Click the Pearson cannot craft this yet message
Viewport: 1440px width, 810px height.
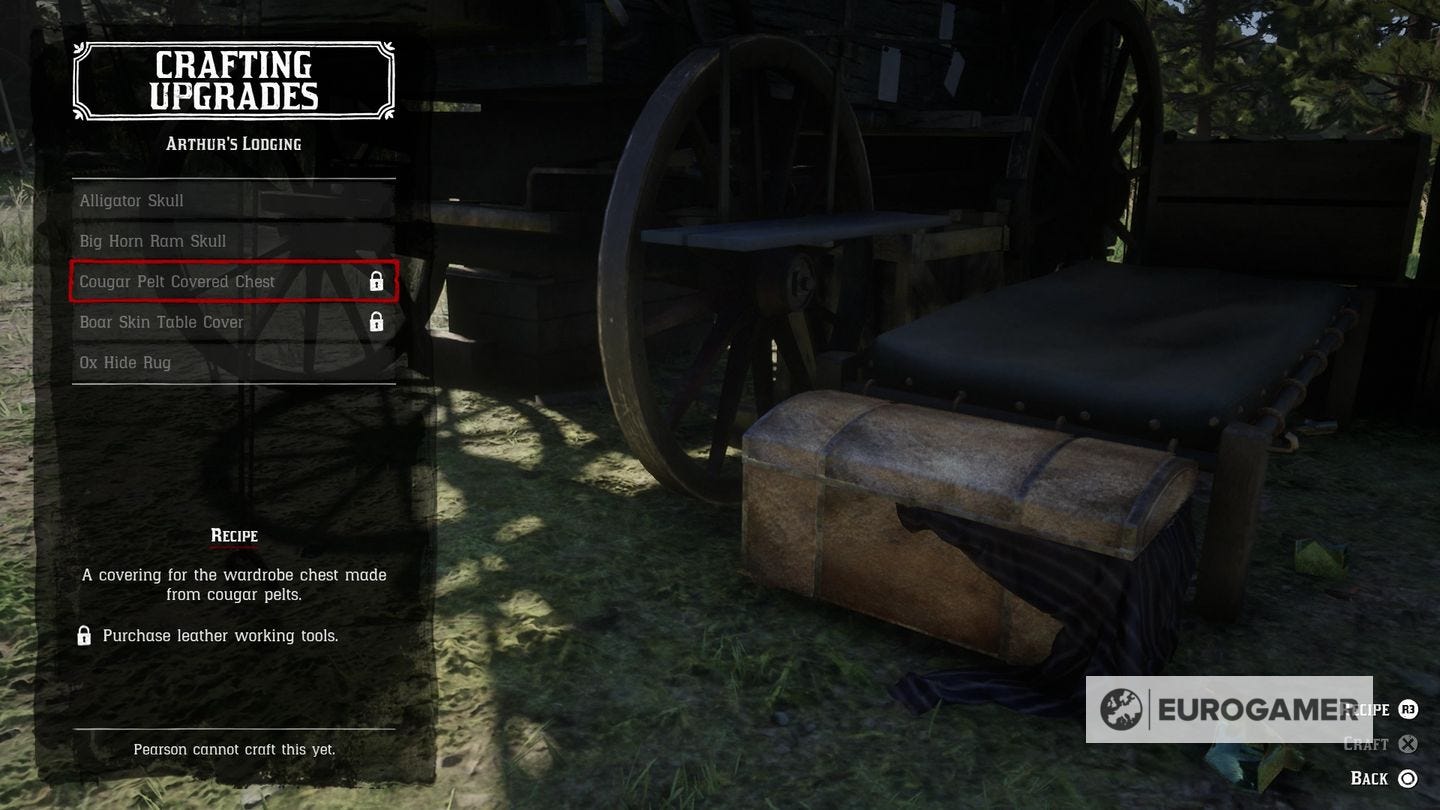pos(234,748)
